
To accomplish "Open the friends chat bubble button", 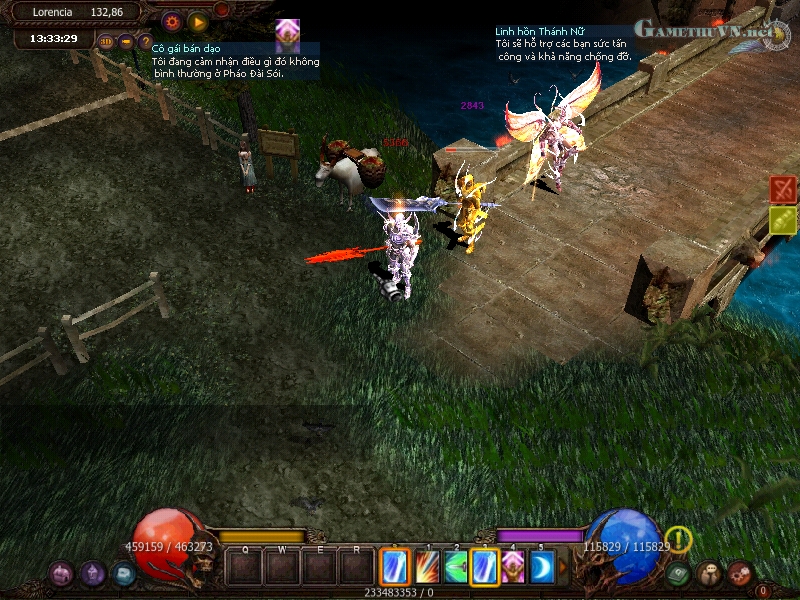I will (709, 574).
